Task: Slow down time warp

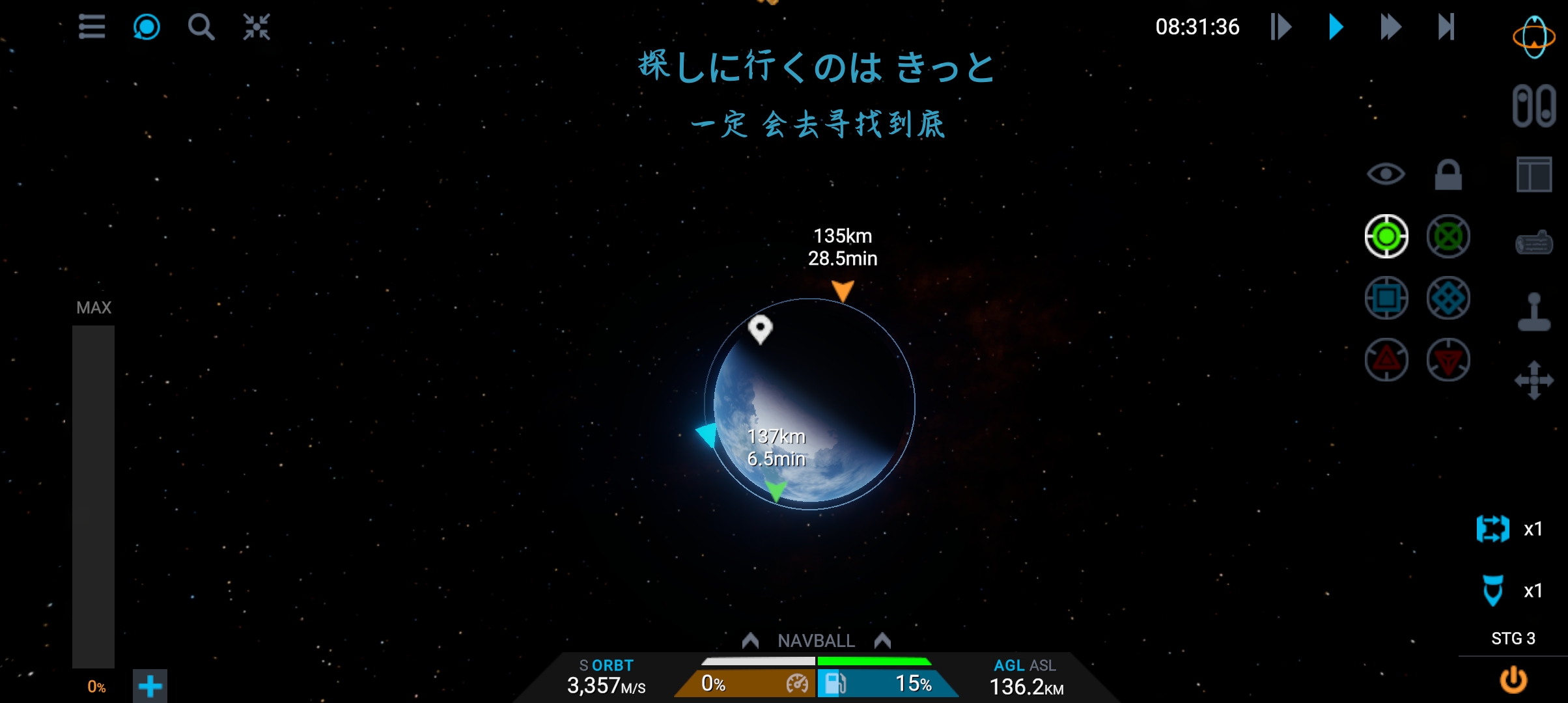Action: (x=1280, y=27)
